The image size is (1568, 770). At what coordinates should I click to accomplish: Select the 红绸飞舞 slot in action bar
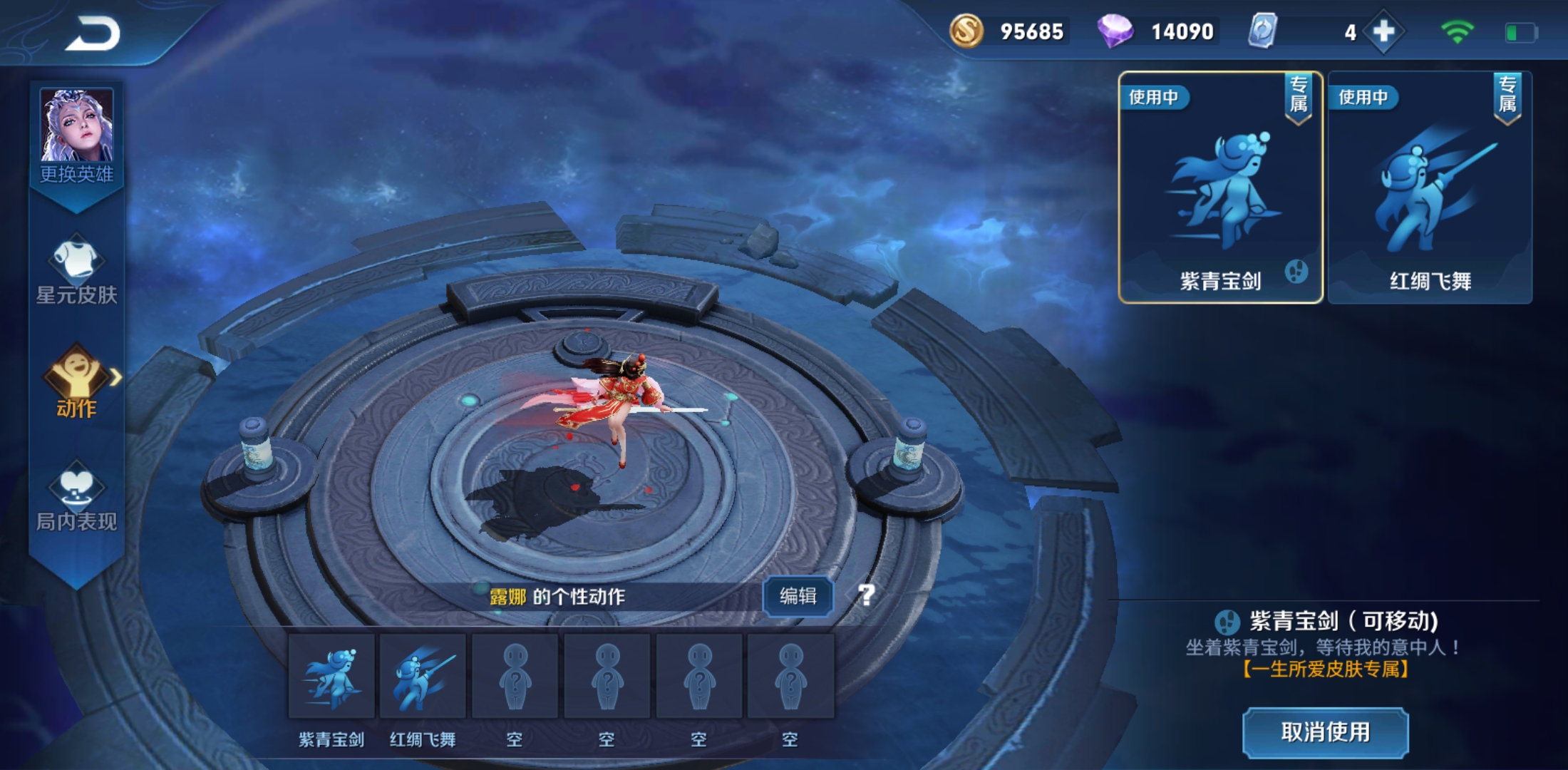pyautogui.click(x=423, y=677)
